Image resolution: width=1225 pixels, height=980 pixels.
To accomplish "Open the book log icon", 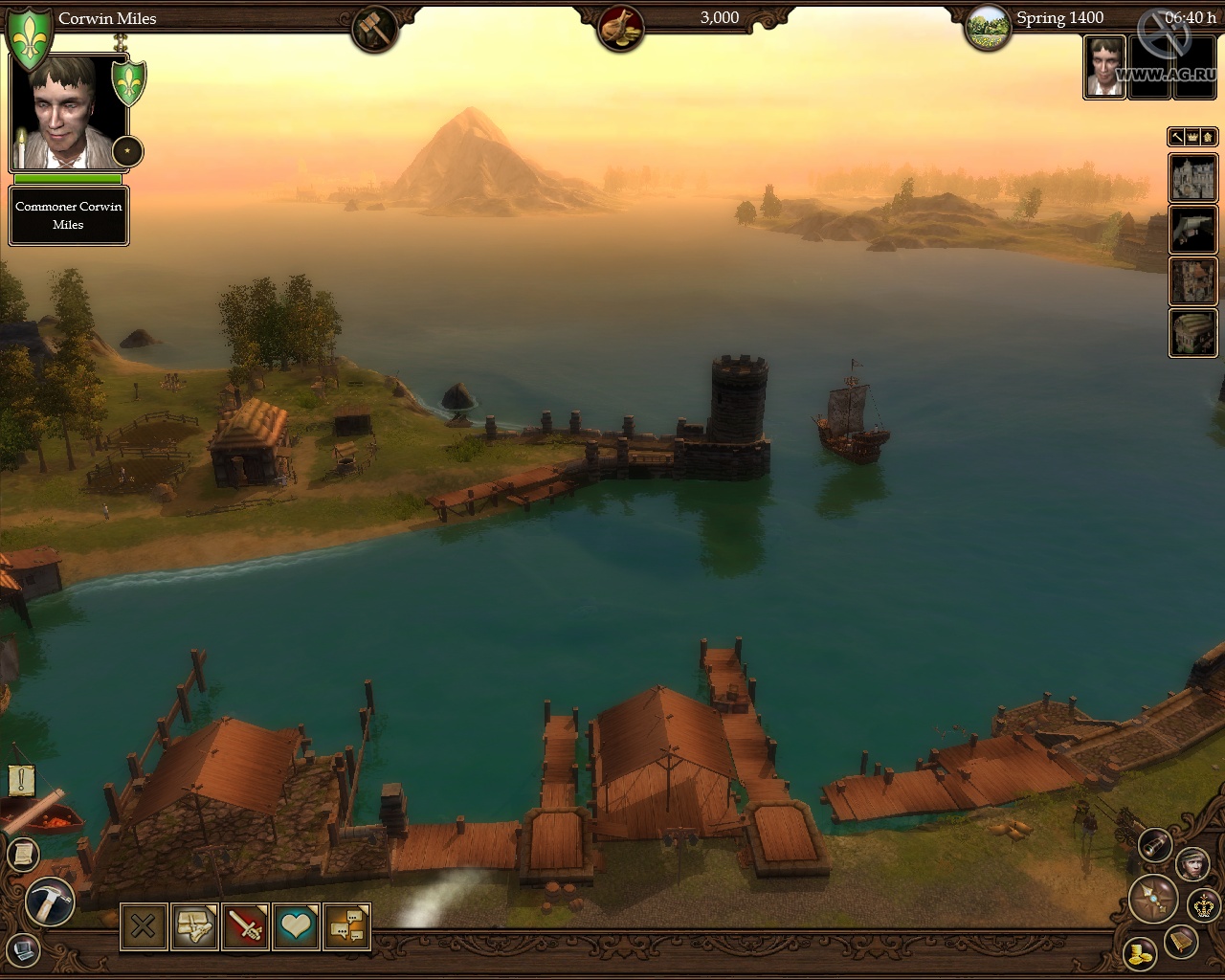I will pos(1179,942).
